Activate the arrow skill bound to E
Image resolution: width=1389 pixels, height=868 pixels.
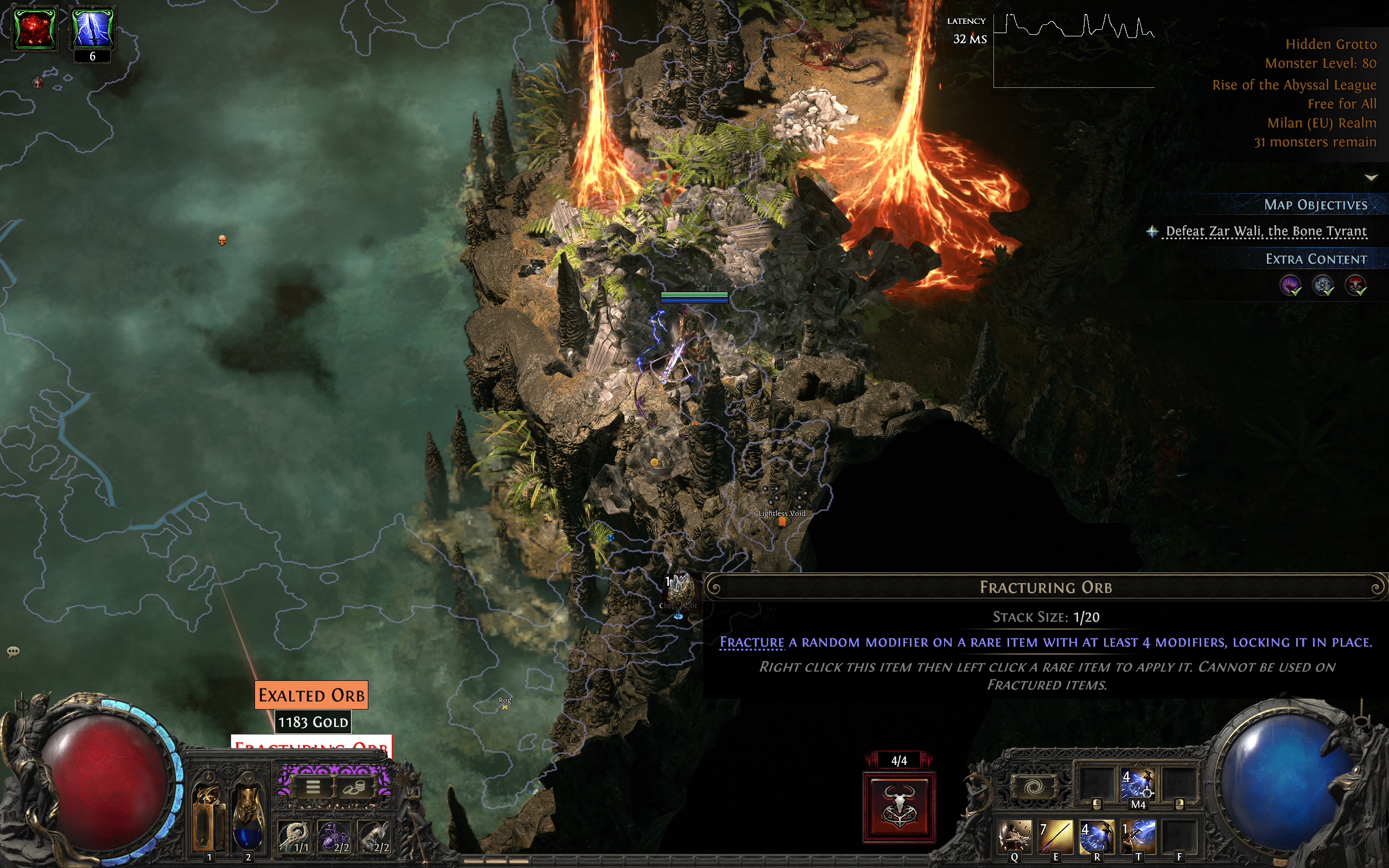tap(1056, 837)
